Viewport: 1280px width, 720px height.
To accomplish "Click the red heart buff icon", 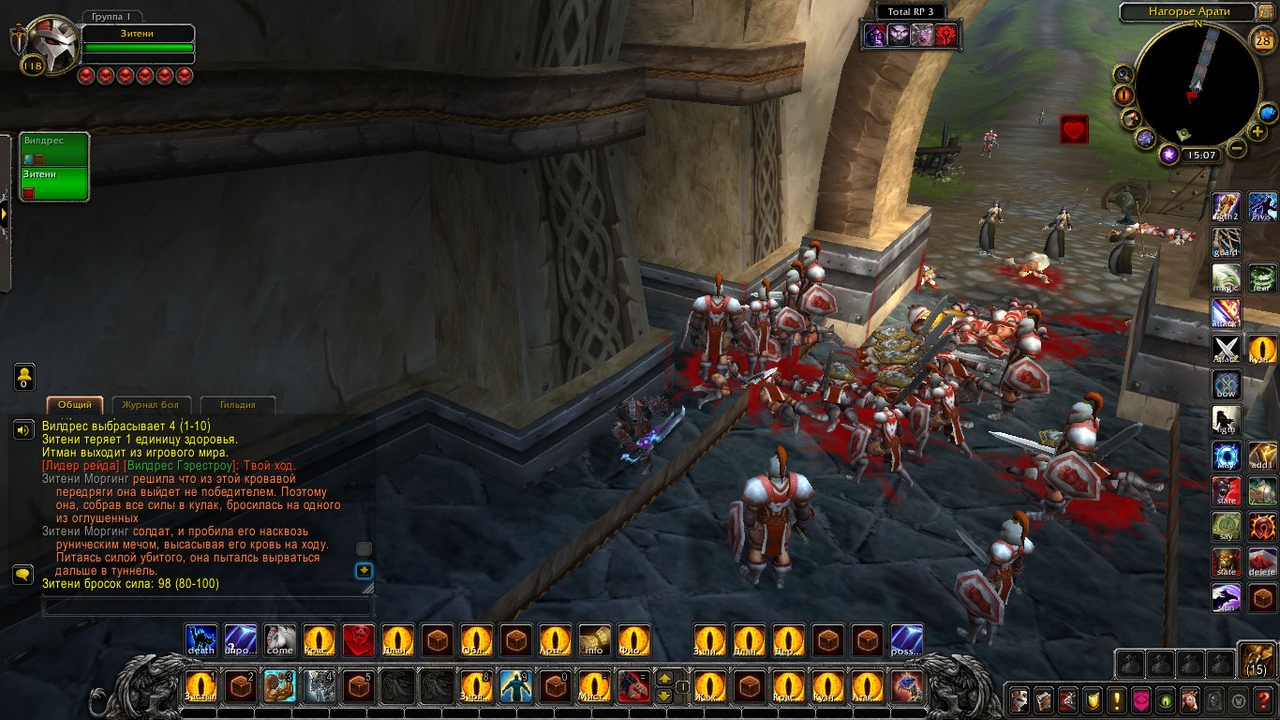I will 1074,129.
